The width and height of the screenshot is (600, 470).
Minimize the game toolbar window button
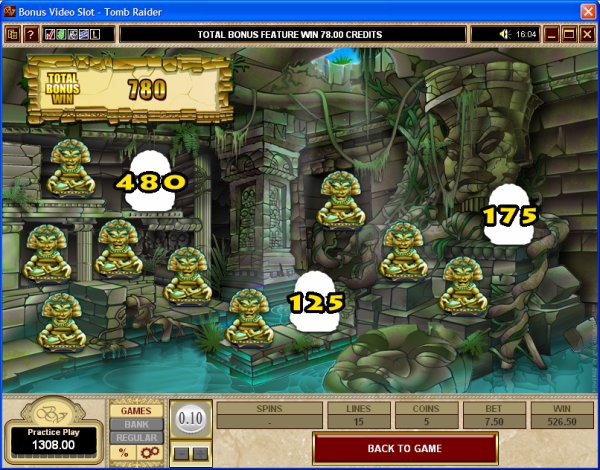(x=551, y=34)
